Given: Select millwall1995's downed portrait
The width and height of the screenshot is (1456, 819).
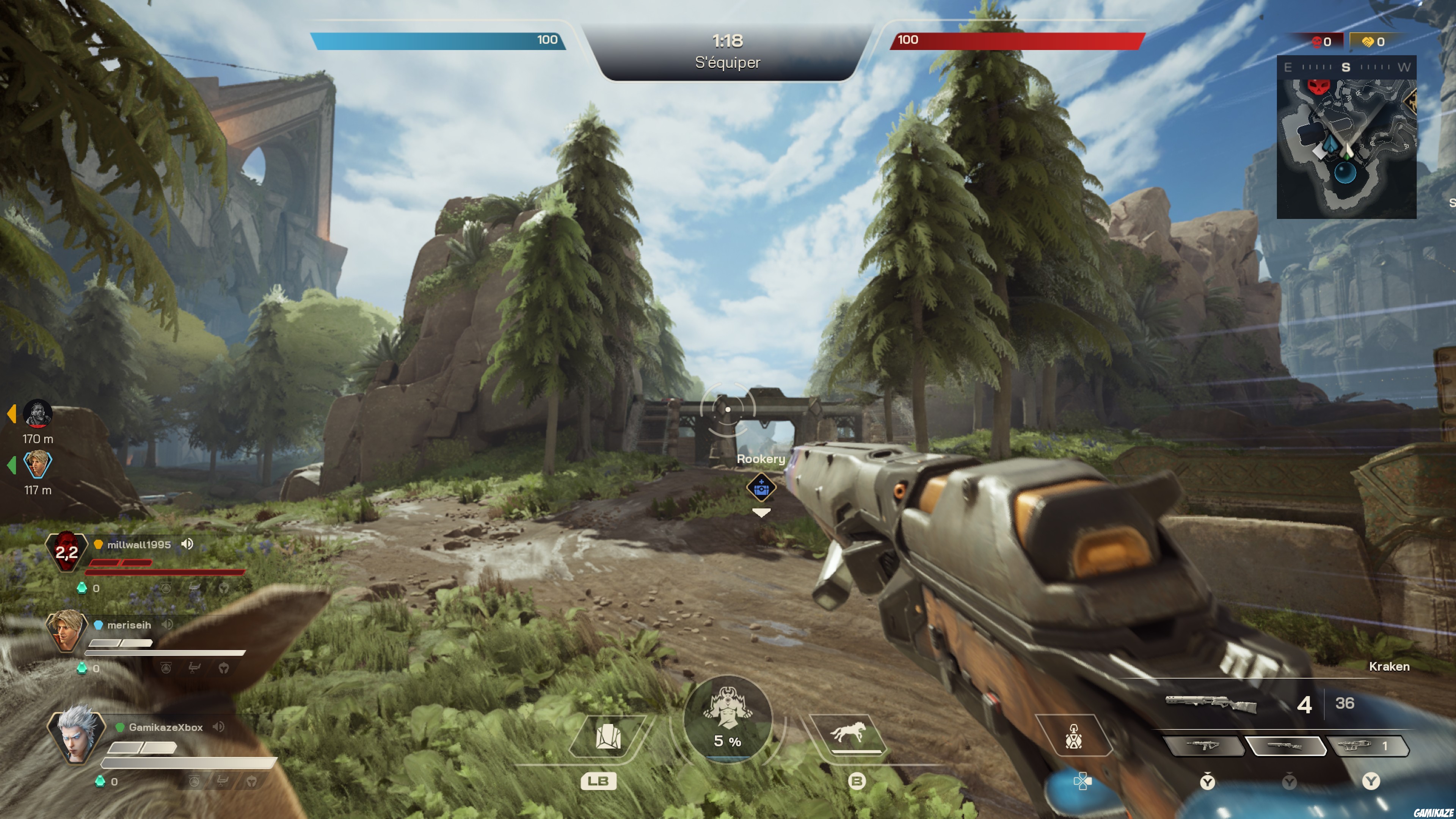Looking at the screenshot, I should coord(66,552).
